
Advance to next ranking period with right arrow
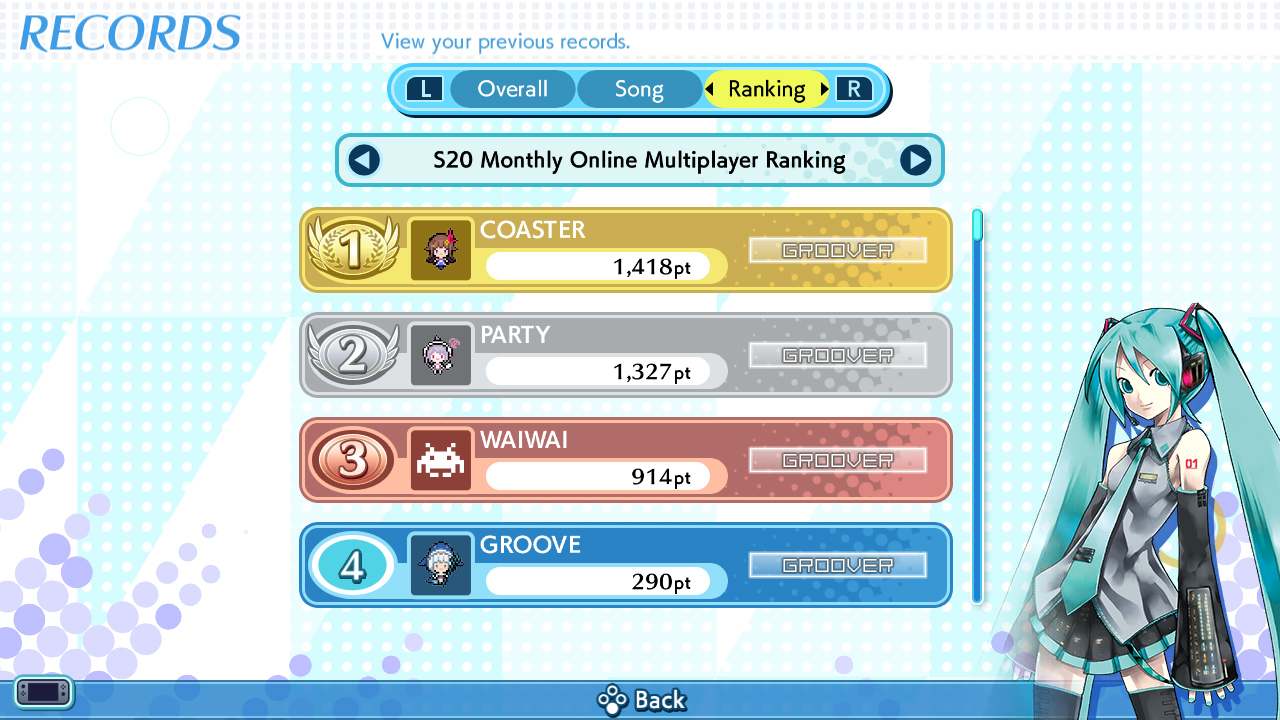(916, 160)
